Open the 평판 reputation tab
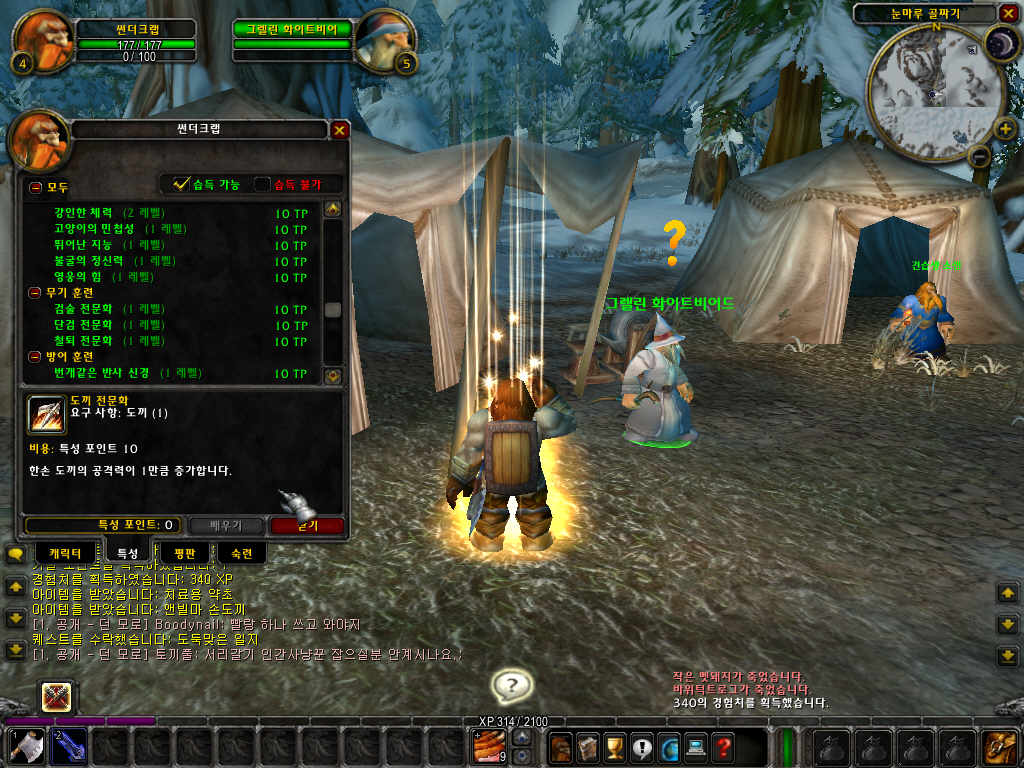 [184, 552]
